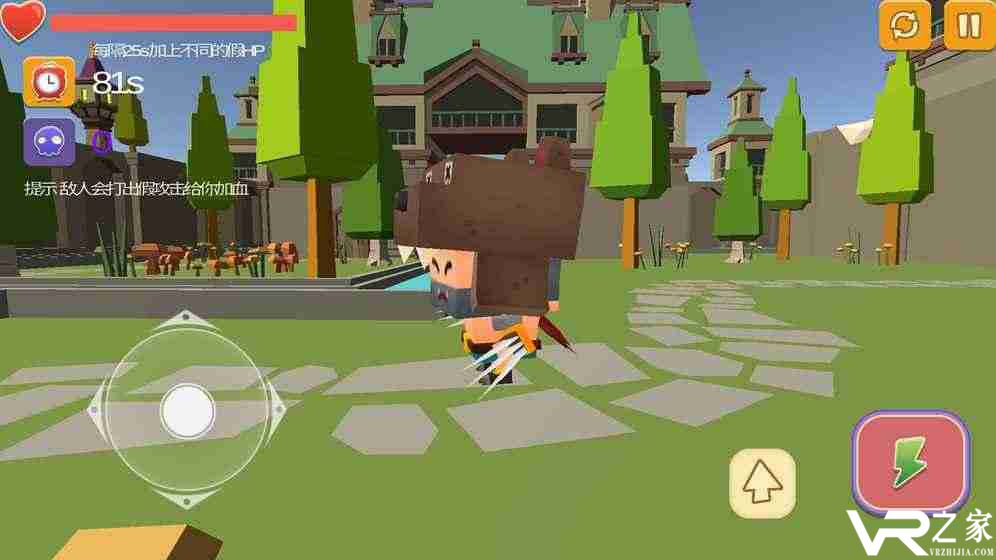Viewport: 996px width, 560px height.
Task: Activate the green lightning bolt attack
Action: pos(910,463)
